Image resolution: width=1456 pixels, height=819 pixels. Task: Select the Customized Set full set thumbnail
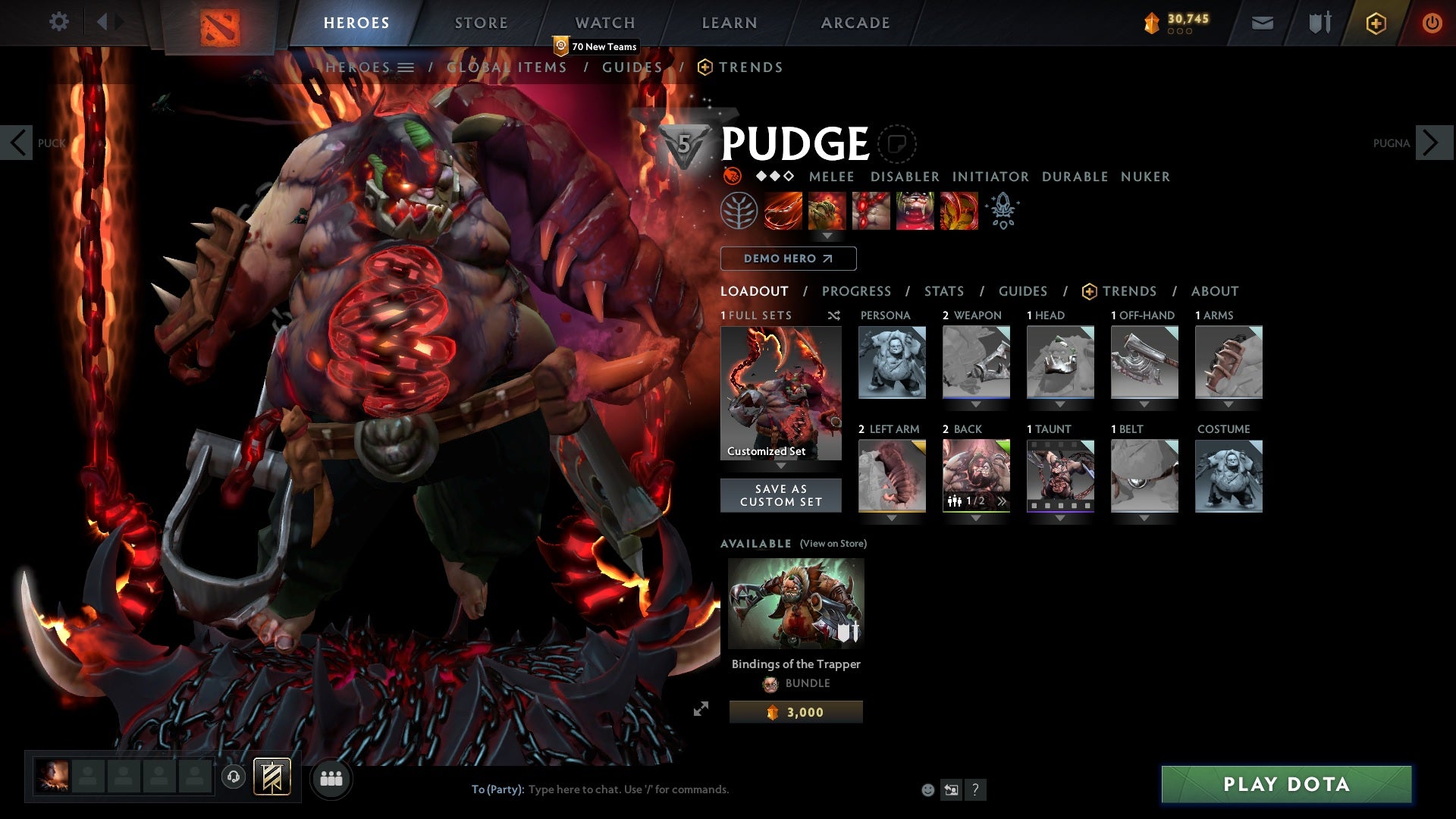click(x=780, y=393)
